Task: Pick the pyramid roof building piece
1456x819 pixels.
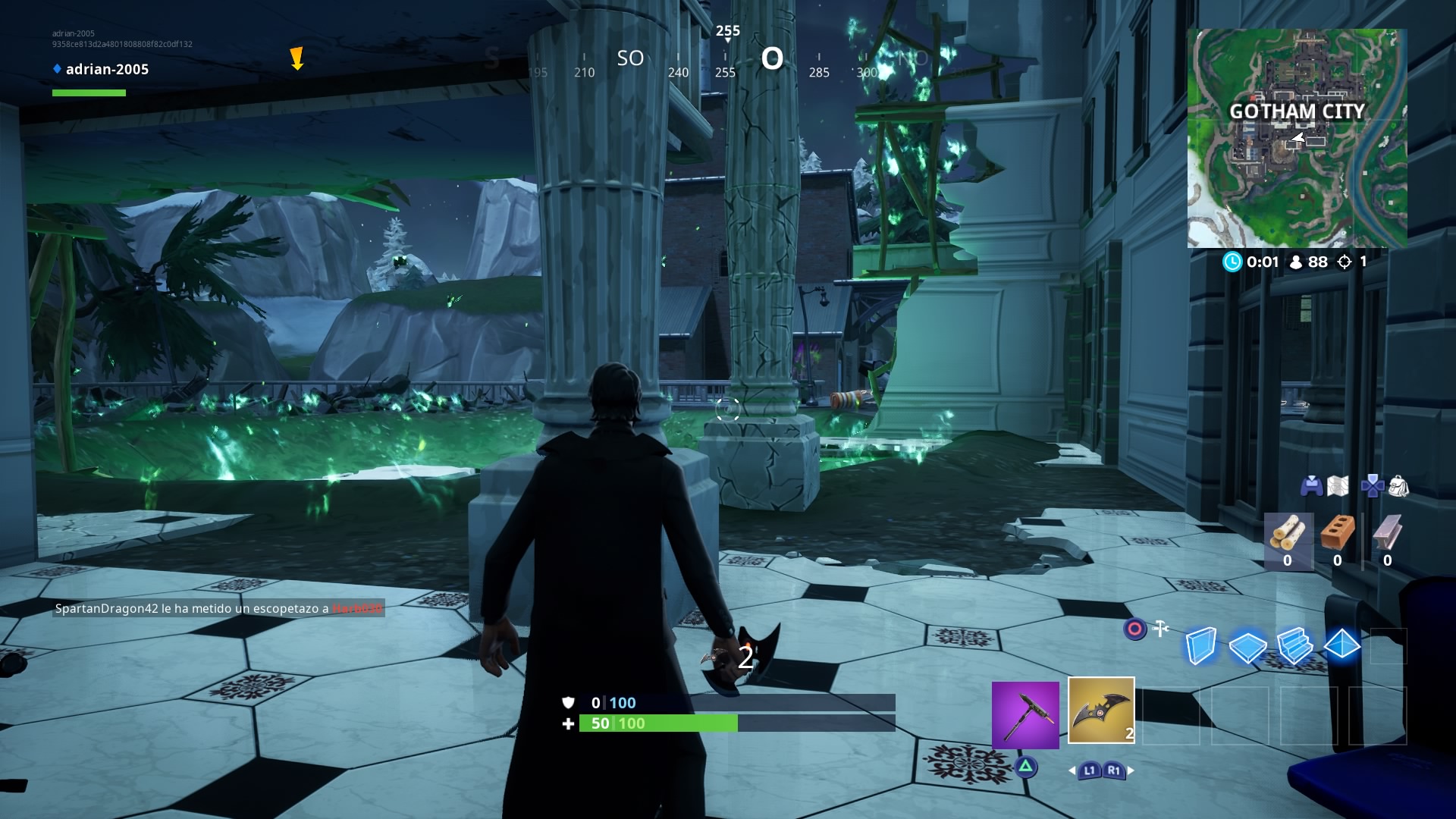Action: click(1341, 645)
